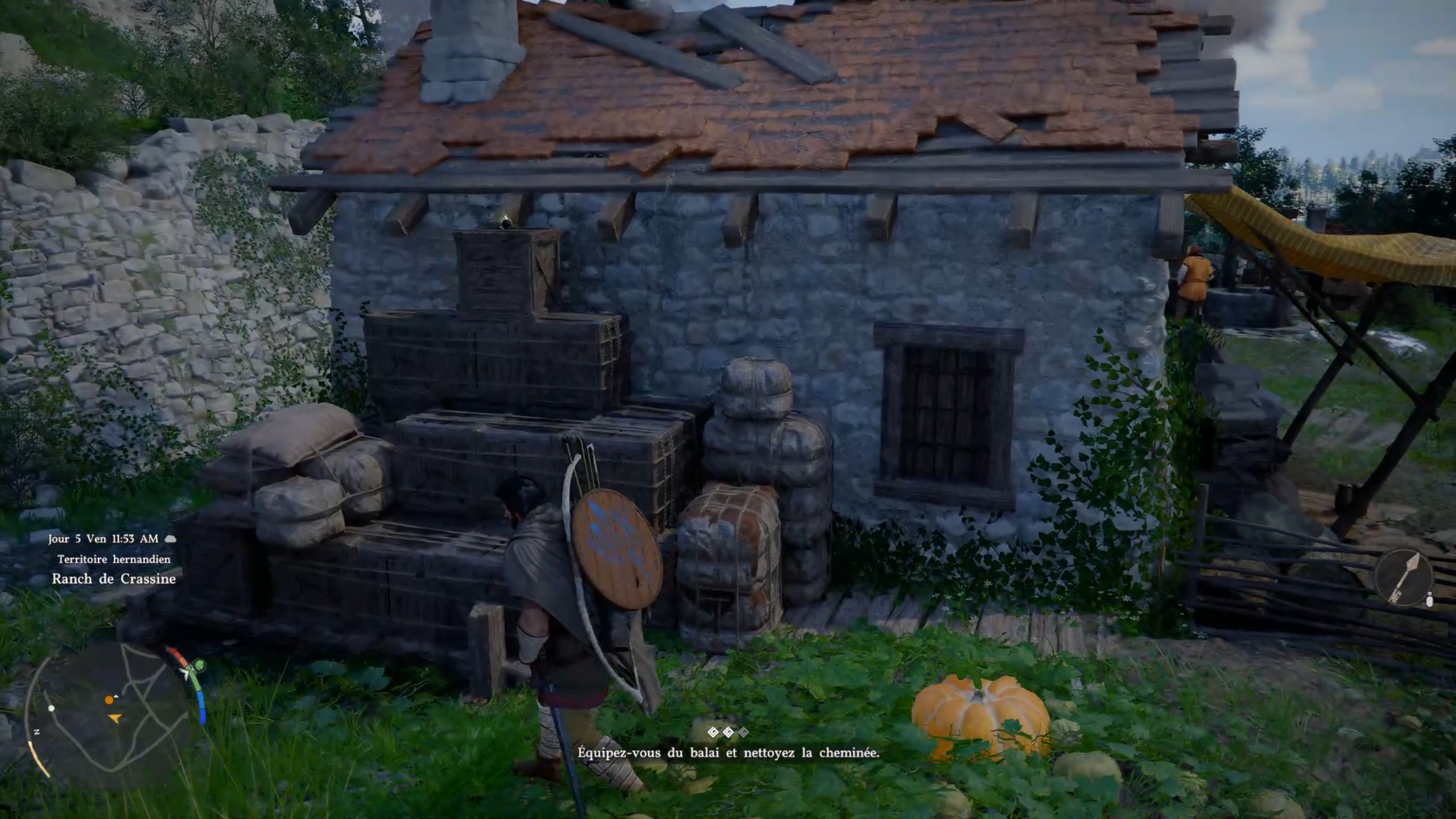This screenshot has width=1456, height=819.
Task: Open the circular minimap
Action: point(108,715)
